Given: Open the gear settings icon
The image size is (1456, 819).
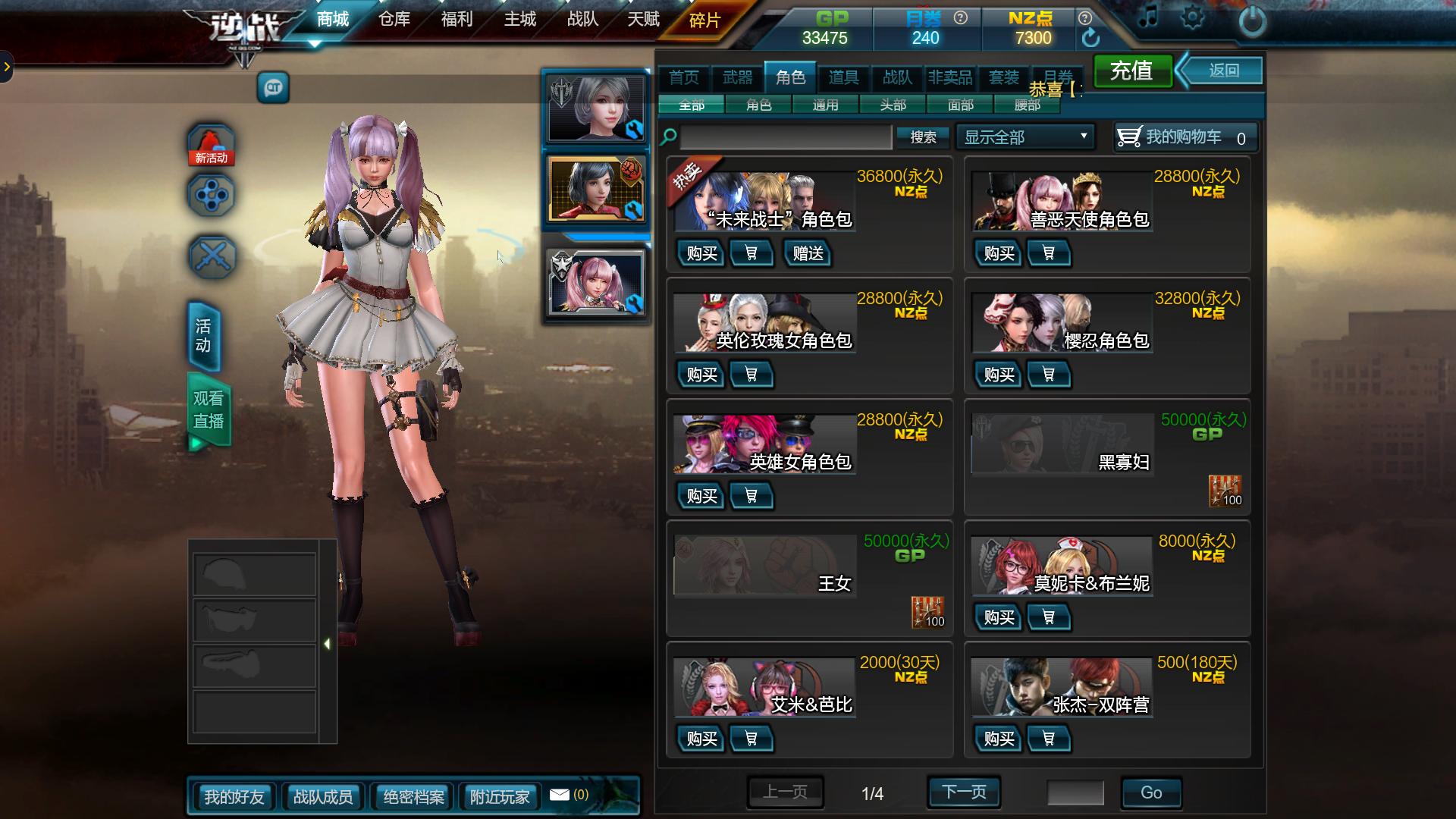Looking at the screenshot, I should (x=1192, y=18).
